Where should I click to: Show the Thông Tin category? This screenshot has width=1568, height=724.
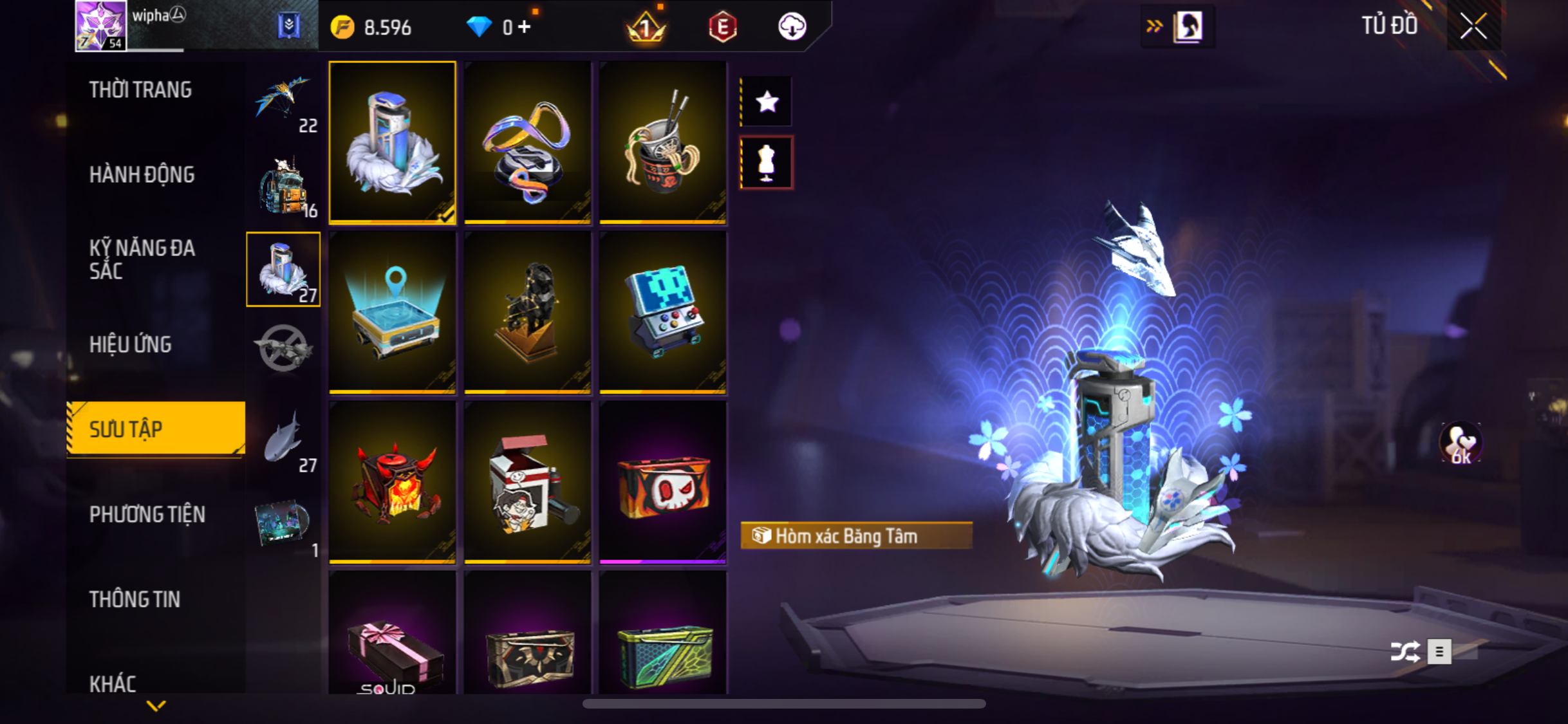(x=135, y=599)
